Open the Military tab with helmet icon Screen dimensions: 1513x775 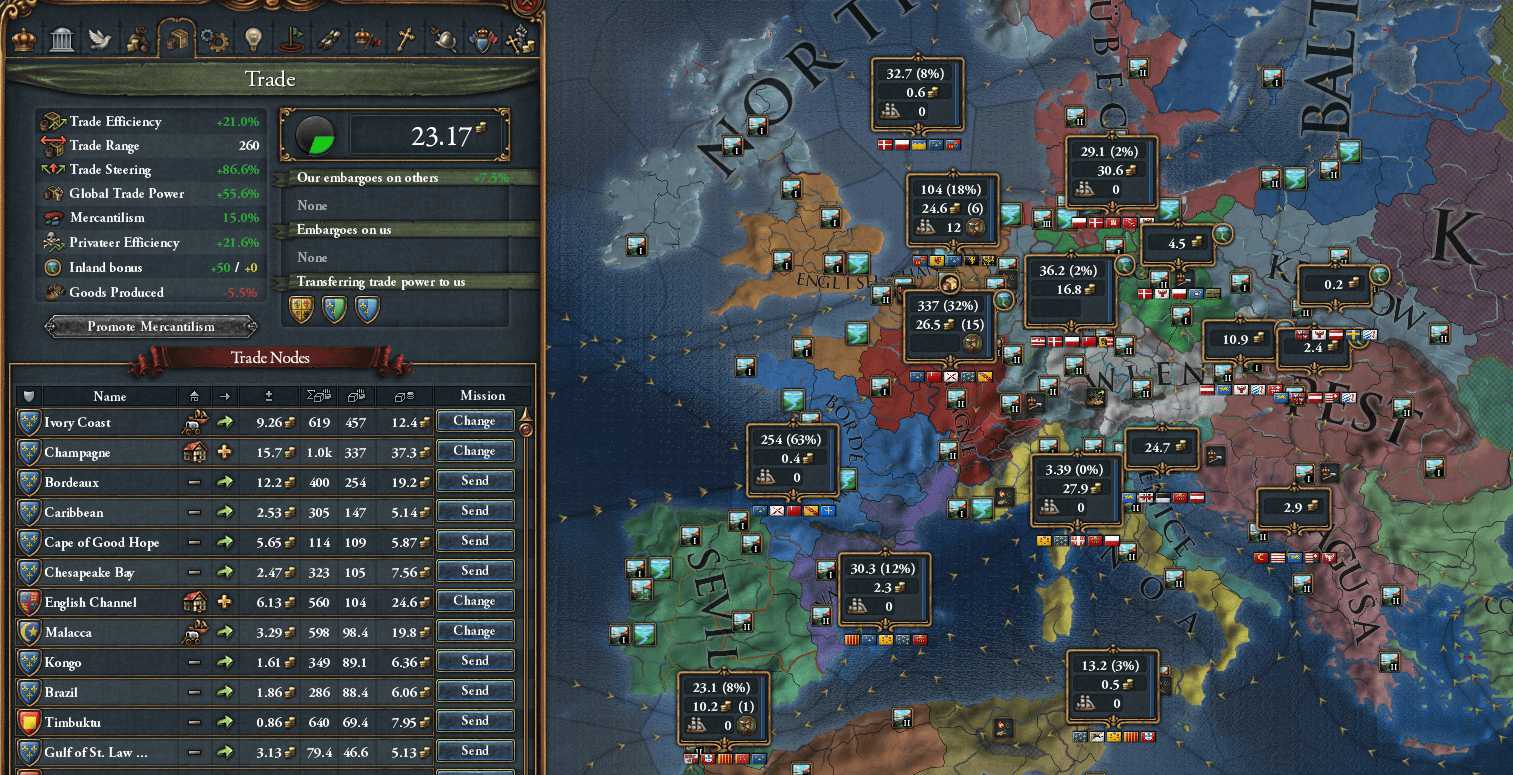coord(443,39)
